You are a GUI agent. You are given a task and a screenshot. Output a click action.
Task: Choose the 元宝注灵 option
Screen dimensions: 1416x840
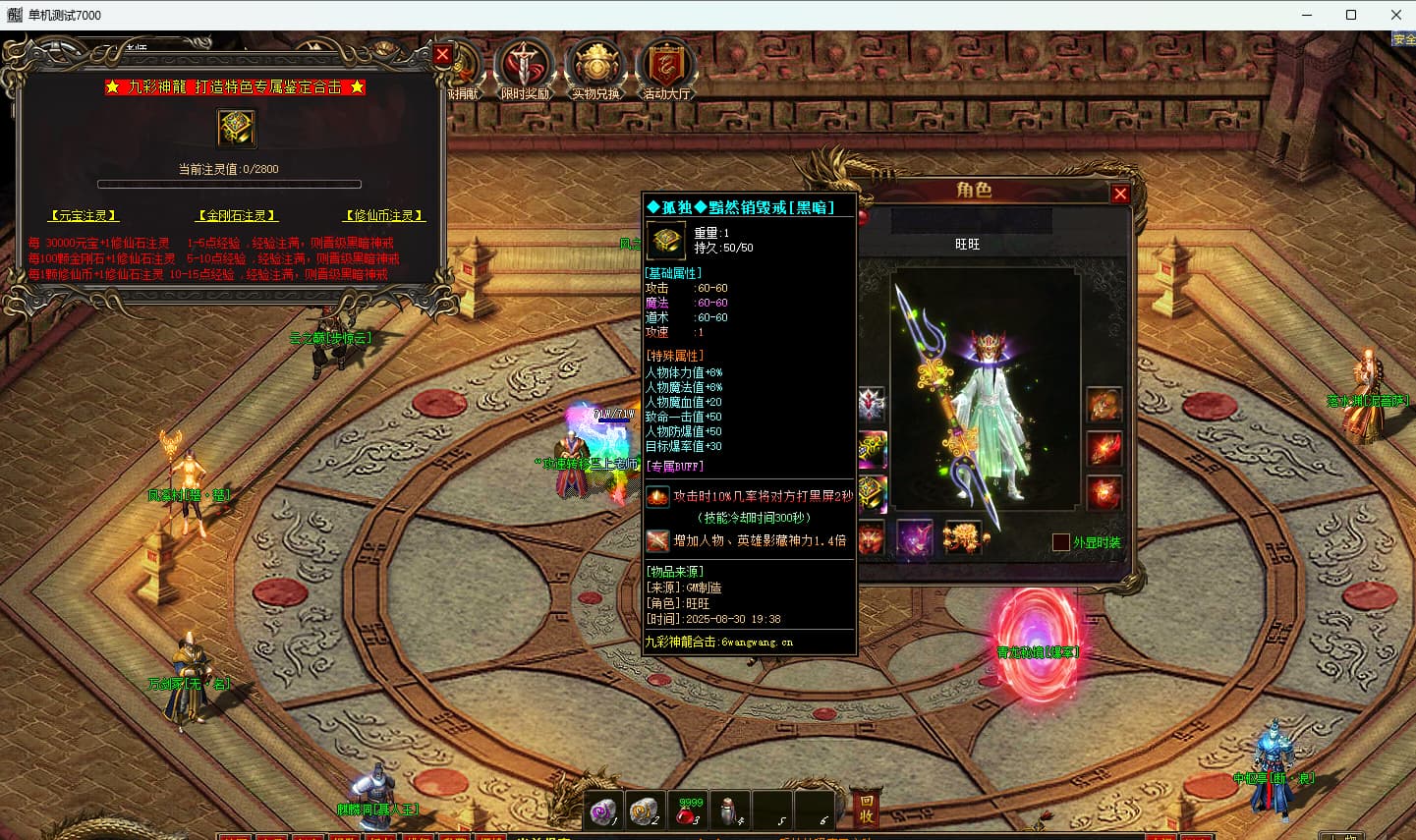(84, 215)
